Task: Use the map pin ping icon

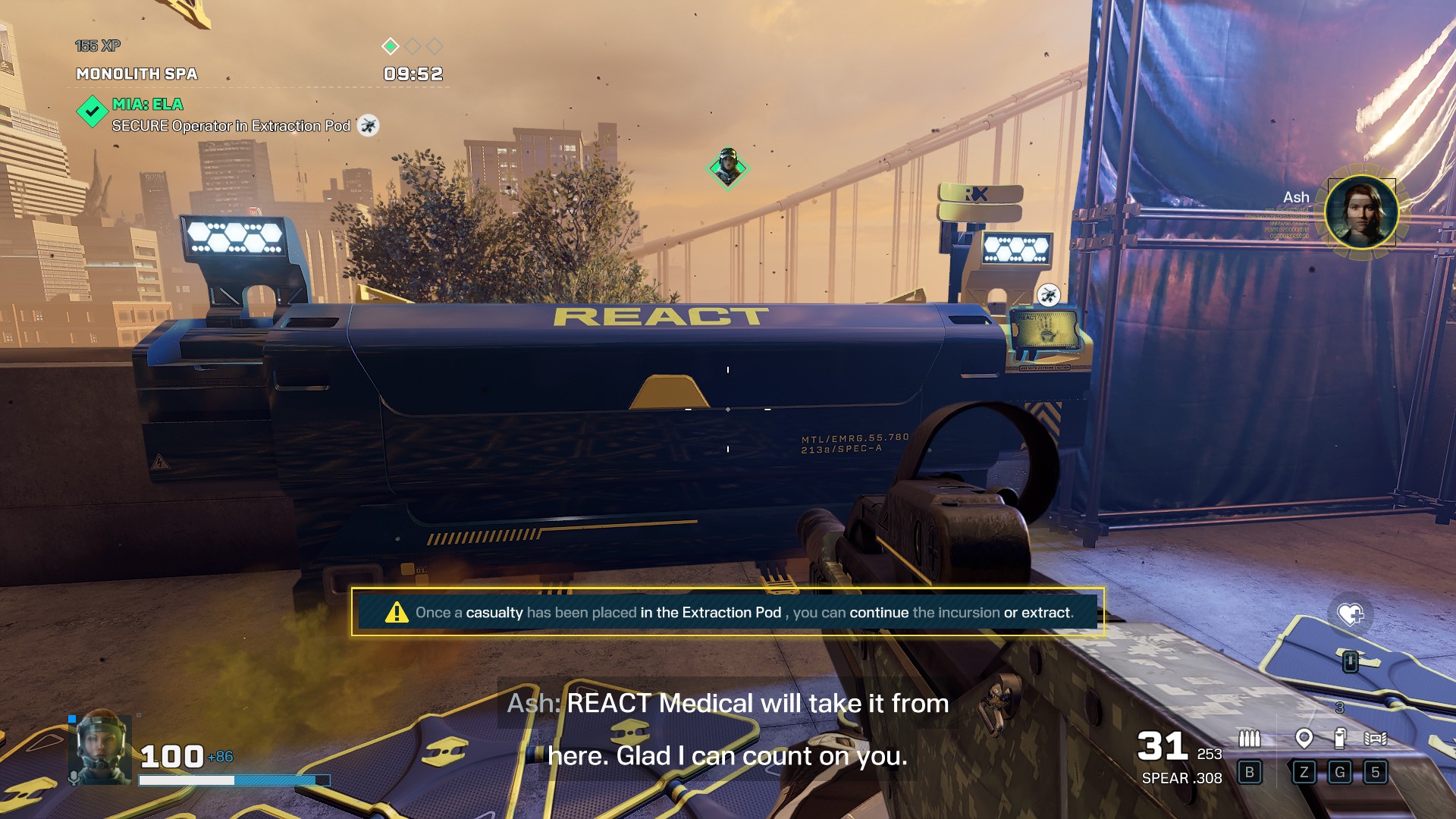Action: (x=1304, y=737)
